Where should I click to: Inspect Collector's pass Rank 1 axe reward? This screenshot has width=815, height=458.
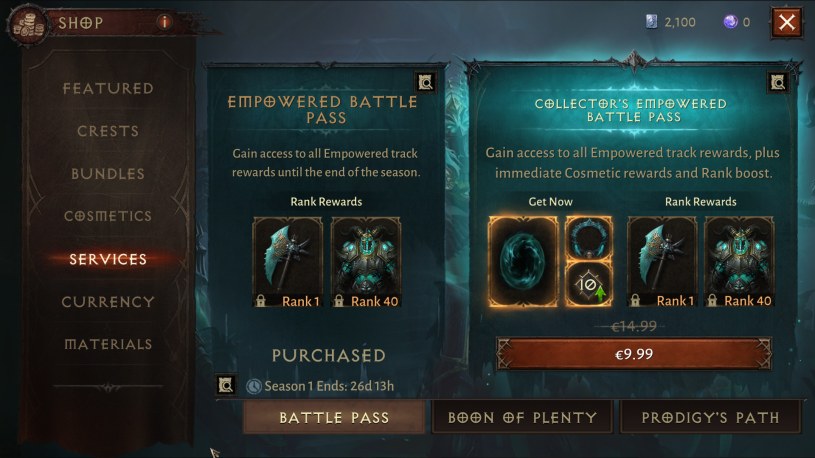coord(662,262)
